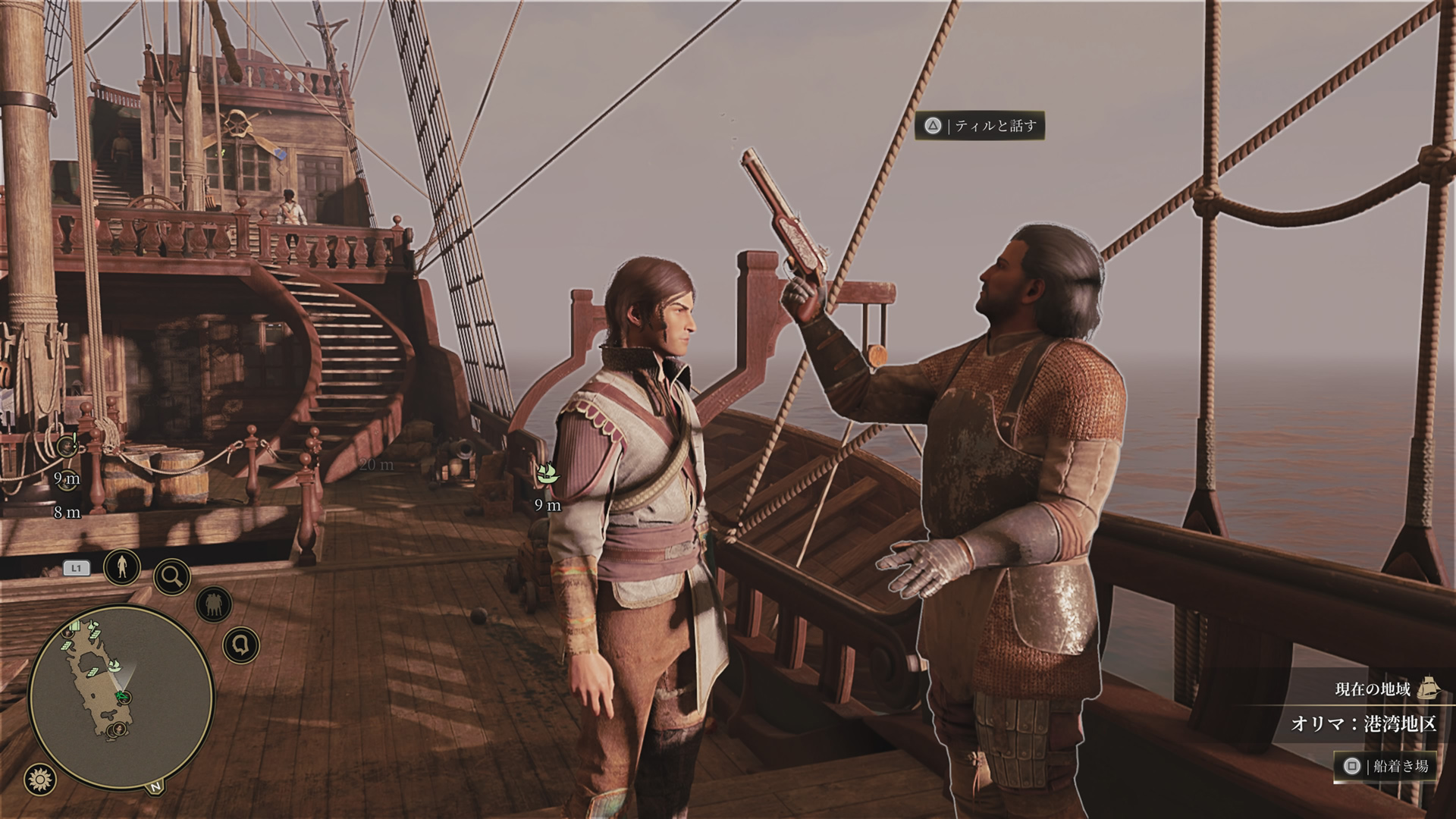Choose the ティルと話す talk prompt
Screen dimensions: 1456x819
pyautogui.click(x=980, y=126)
